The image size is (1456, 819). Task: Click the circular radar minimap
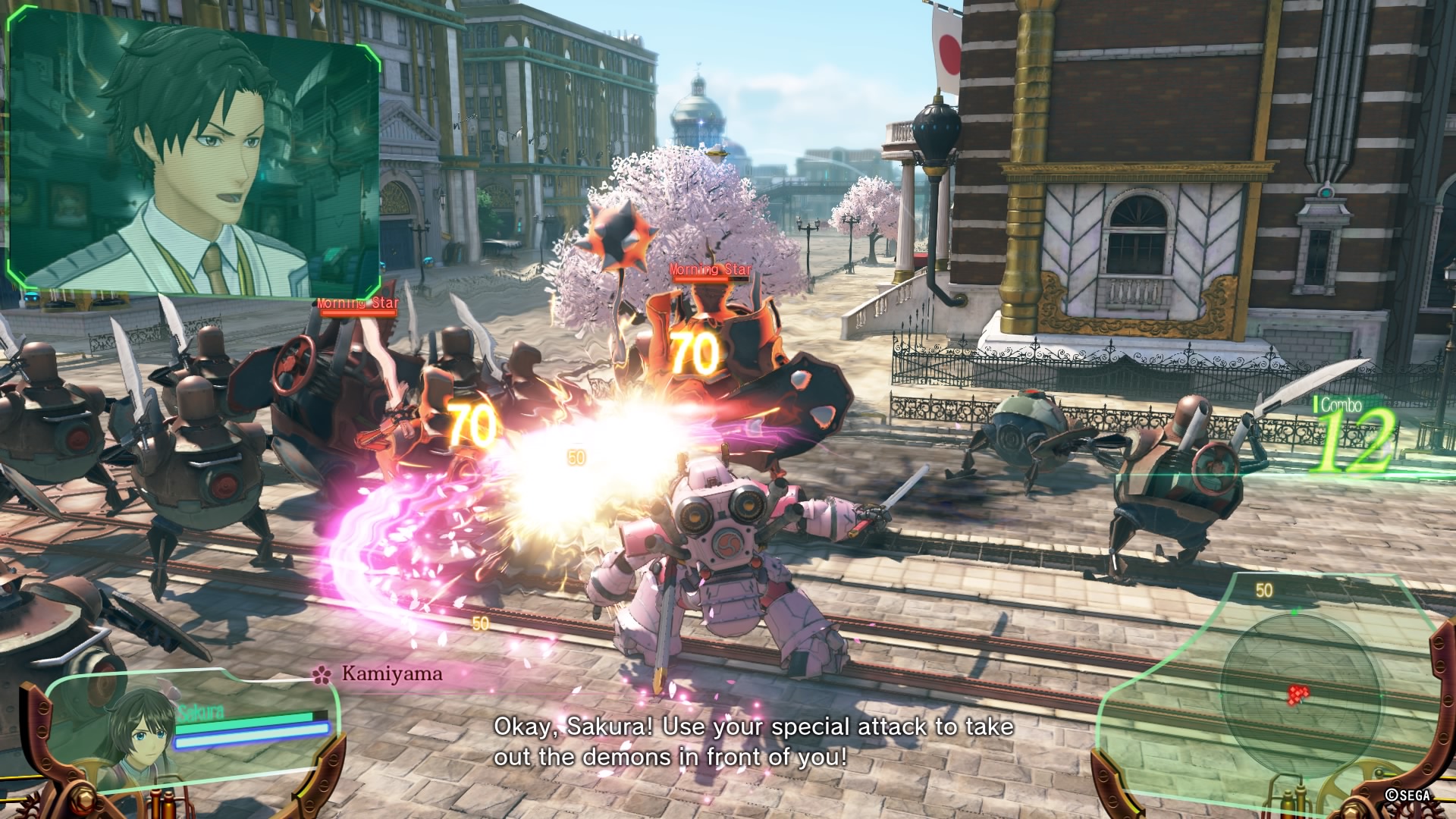tap(1298, 693)
